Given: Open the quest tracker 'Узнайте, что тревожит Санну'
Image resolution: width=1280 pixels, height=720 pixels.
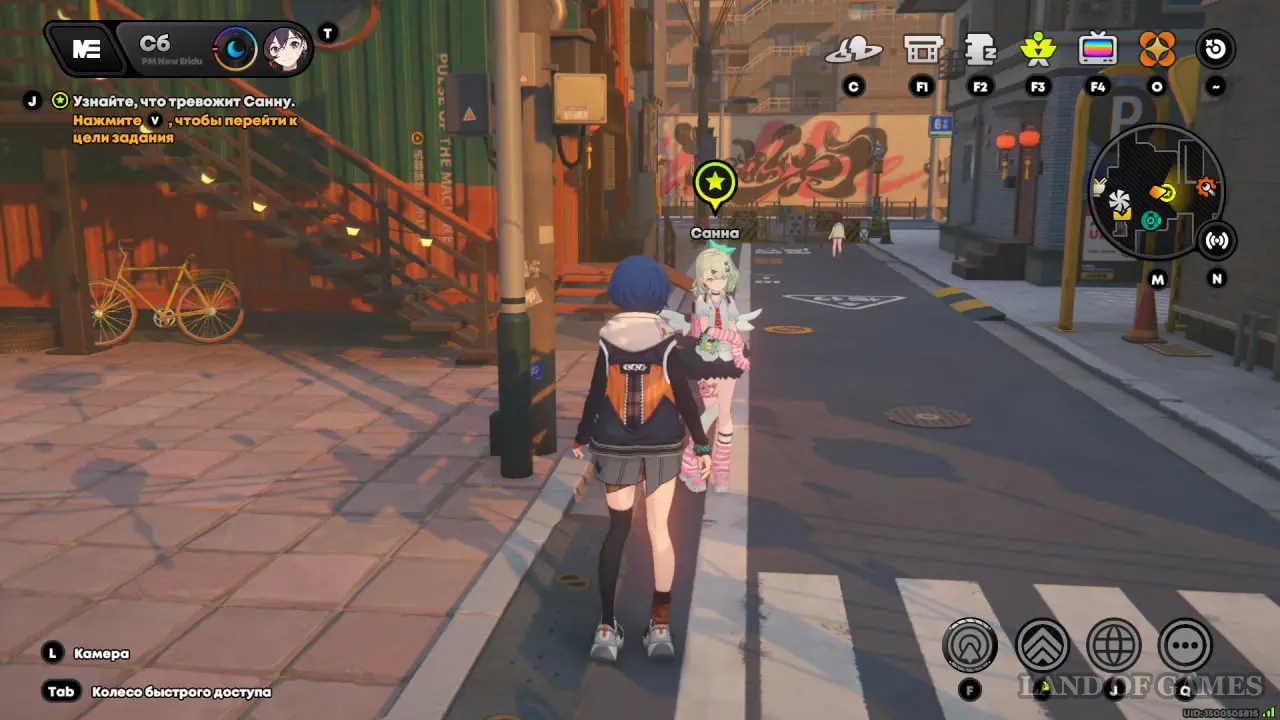Looking at the screenshot, I should [x=183, y=101].
